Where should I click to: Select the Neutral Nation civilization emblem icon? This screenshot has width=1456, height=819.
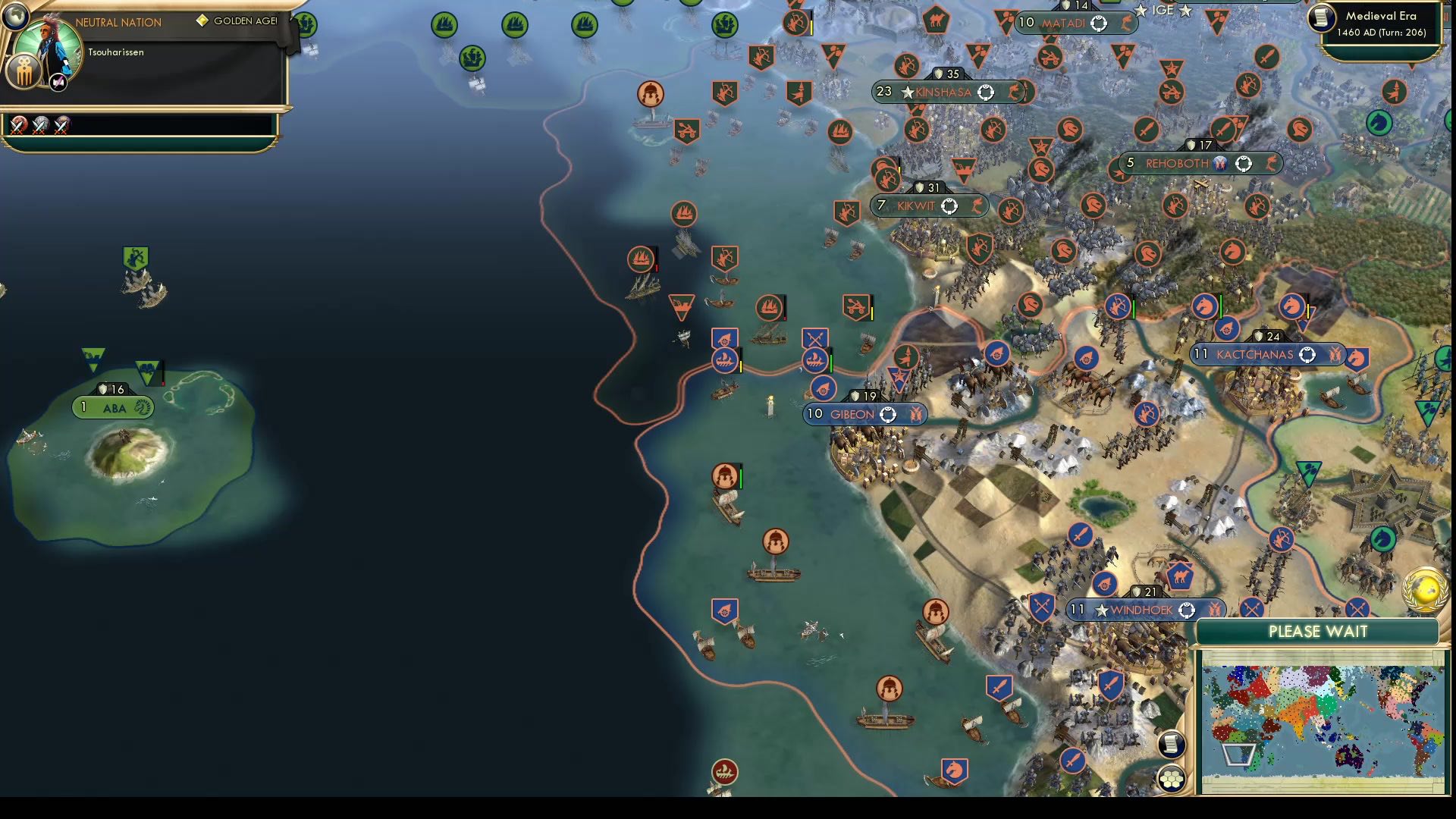(x=24, y=71)
